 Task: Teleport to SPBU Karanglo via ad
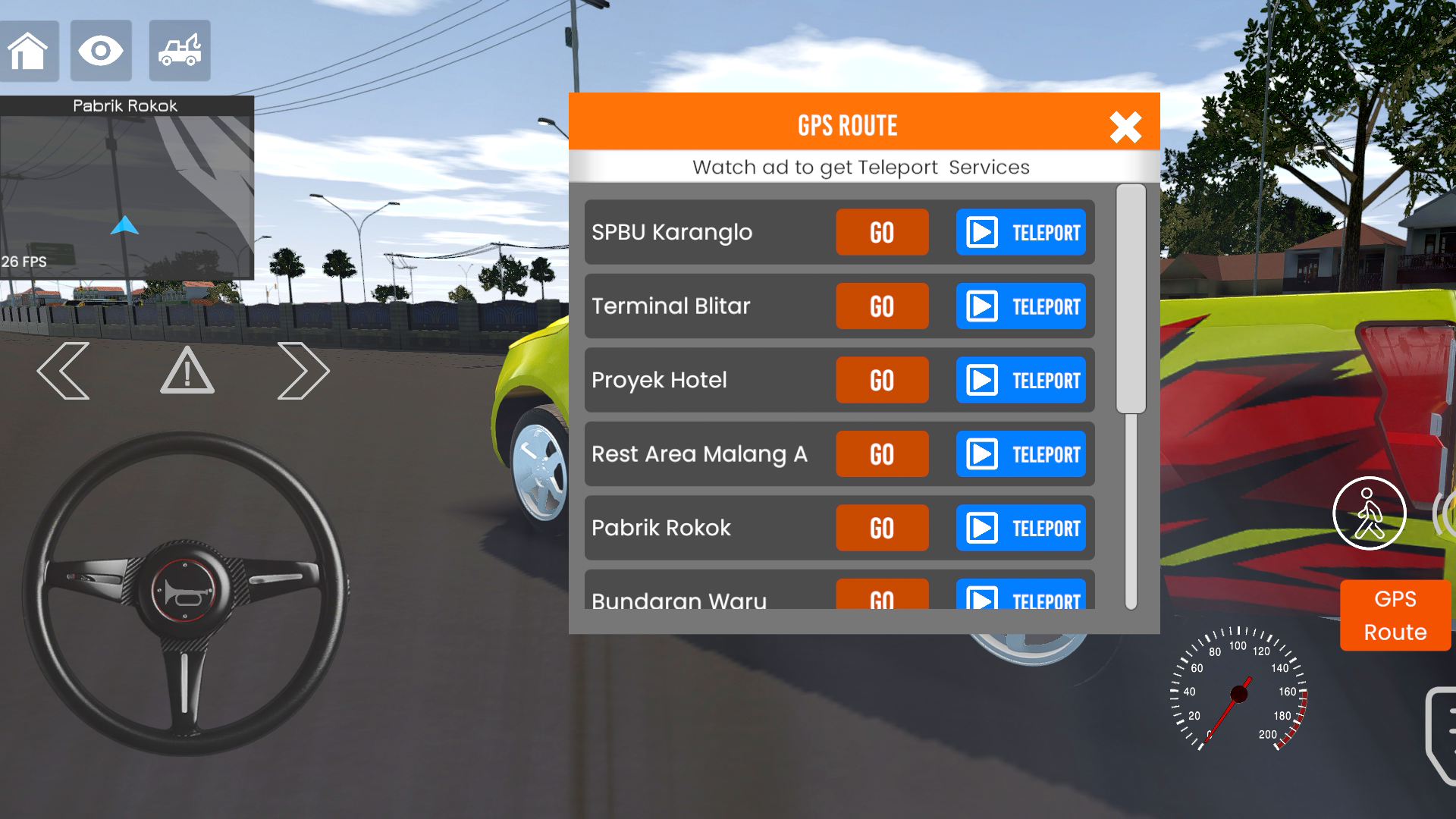tap(1021, 233)
